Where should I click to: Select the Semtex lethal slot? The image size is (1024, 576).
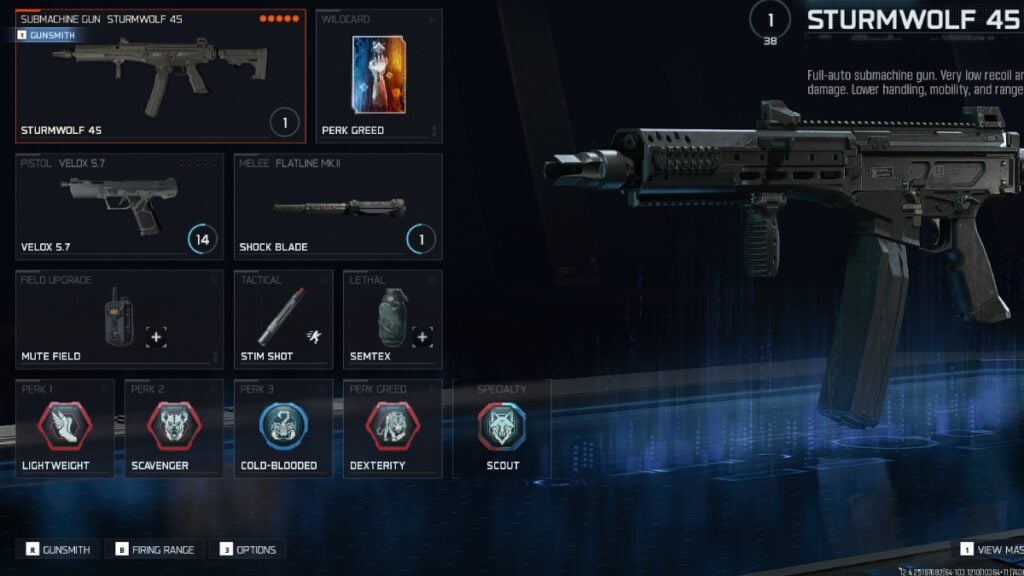pos(392,320)
